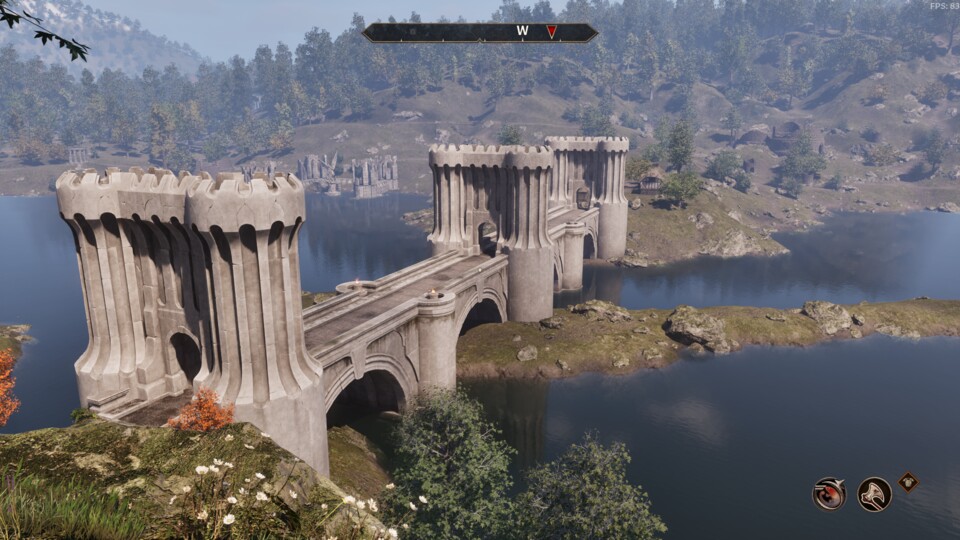Select the compass bar at the top
Viewport: 960px width, 540px height.
pos(480,32)
